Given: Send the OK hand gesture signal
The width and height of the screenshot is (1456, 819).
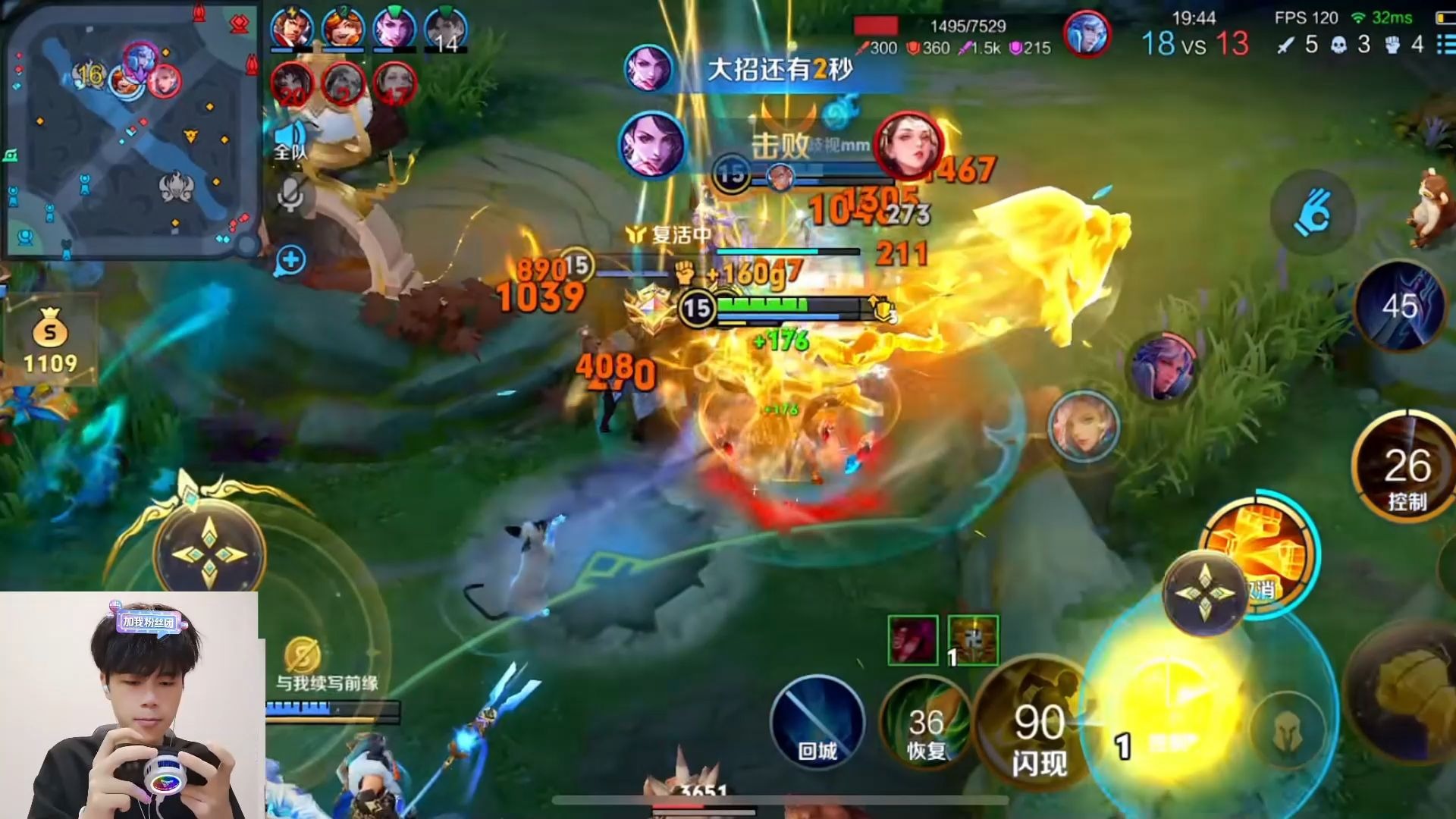Looking at the screenshot, I should pos(1312,212).
